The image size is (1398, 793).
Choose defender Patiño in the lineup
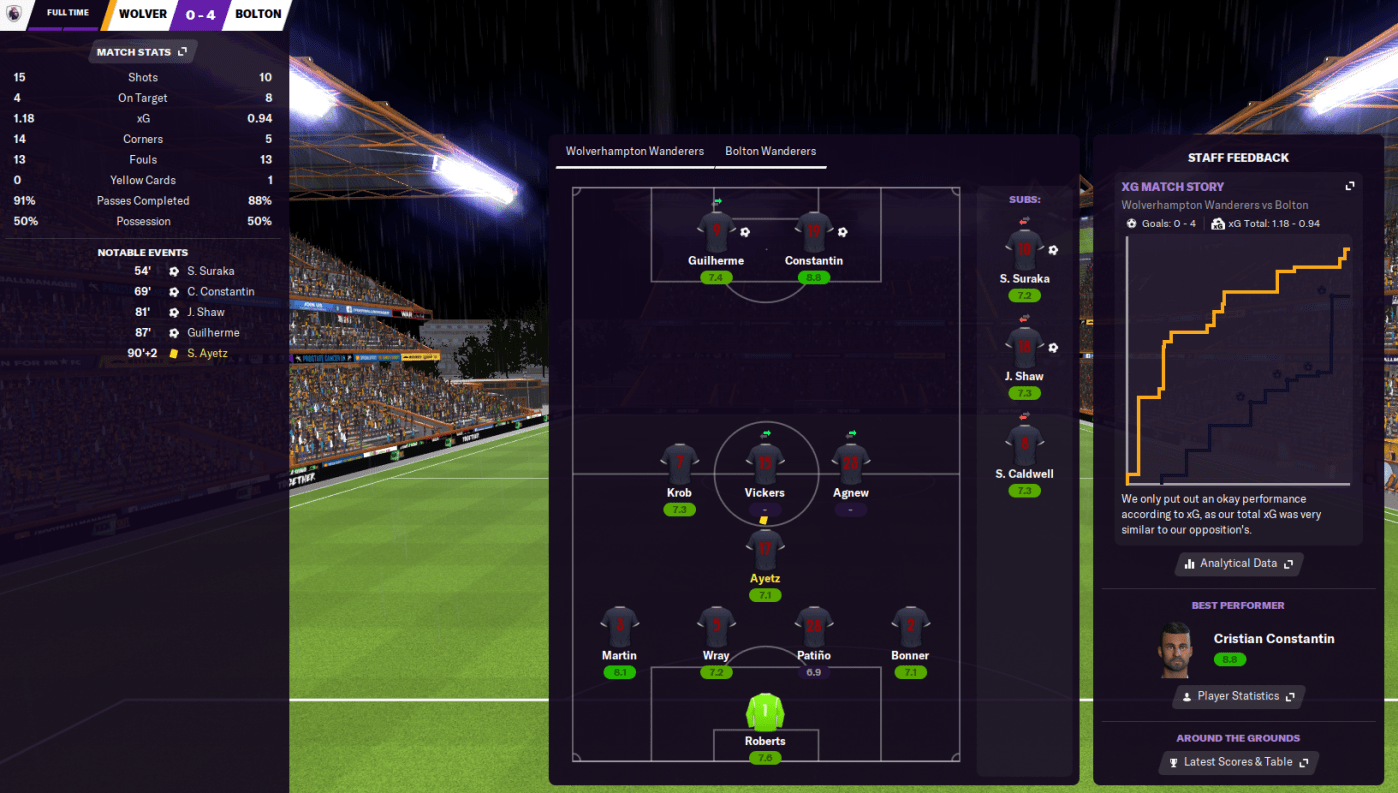pos(813,628)
